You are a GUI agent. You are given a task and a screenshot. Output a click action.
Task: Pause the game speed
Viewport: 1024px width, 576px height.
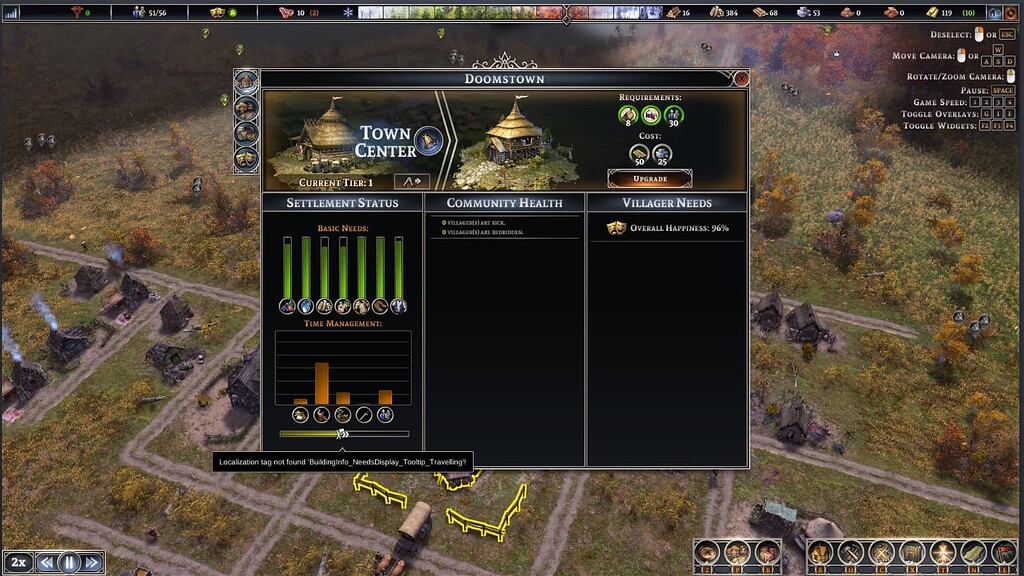coord(70,562)
